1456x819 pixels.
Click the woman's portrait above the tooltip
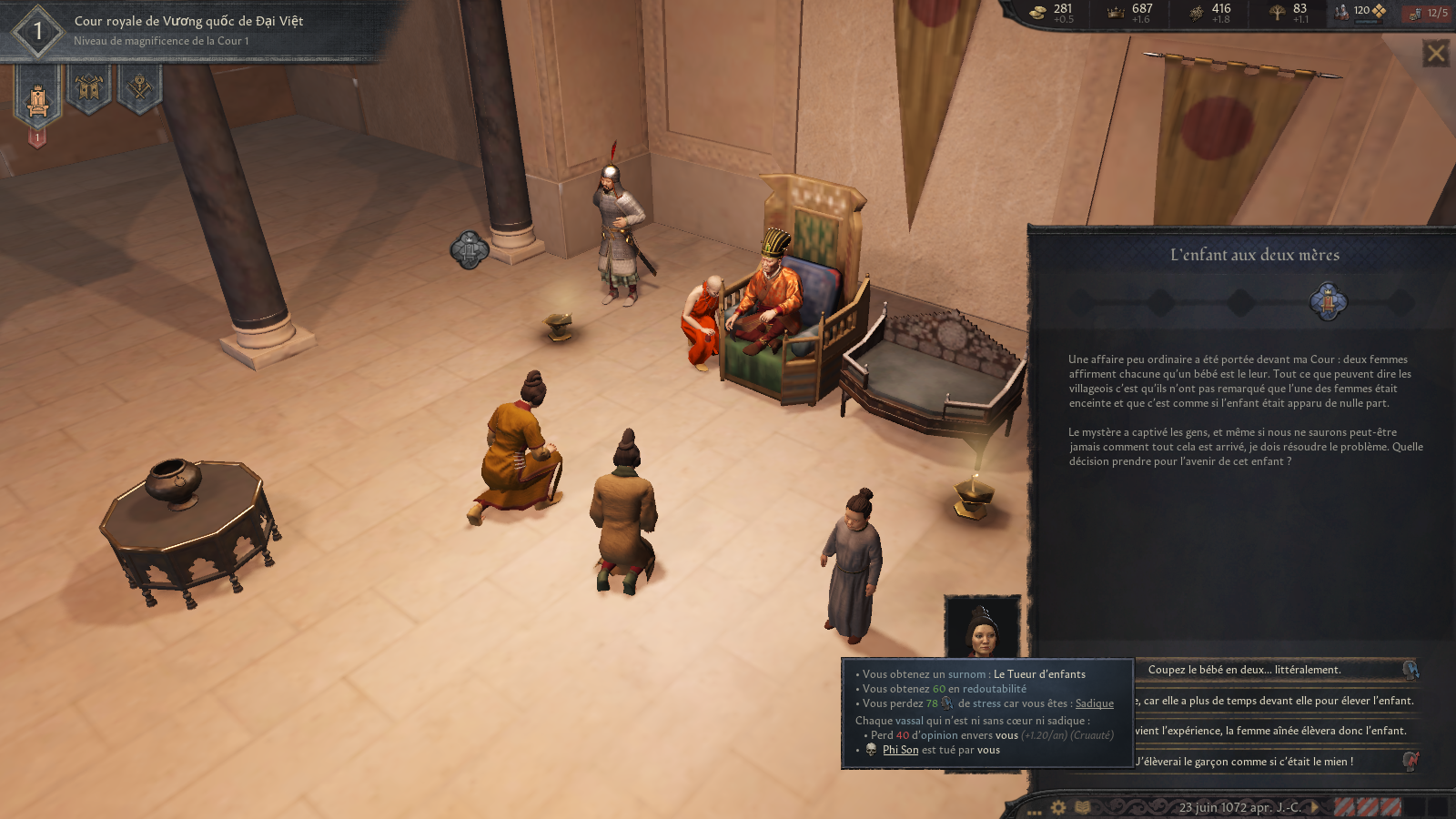pos(982,627)
